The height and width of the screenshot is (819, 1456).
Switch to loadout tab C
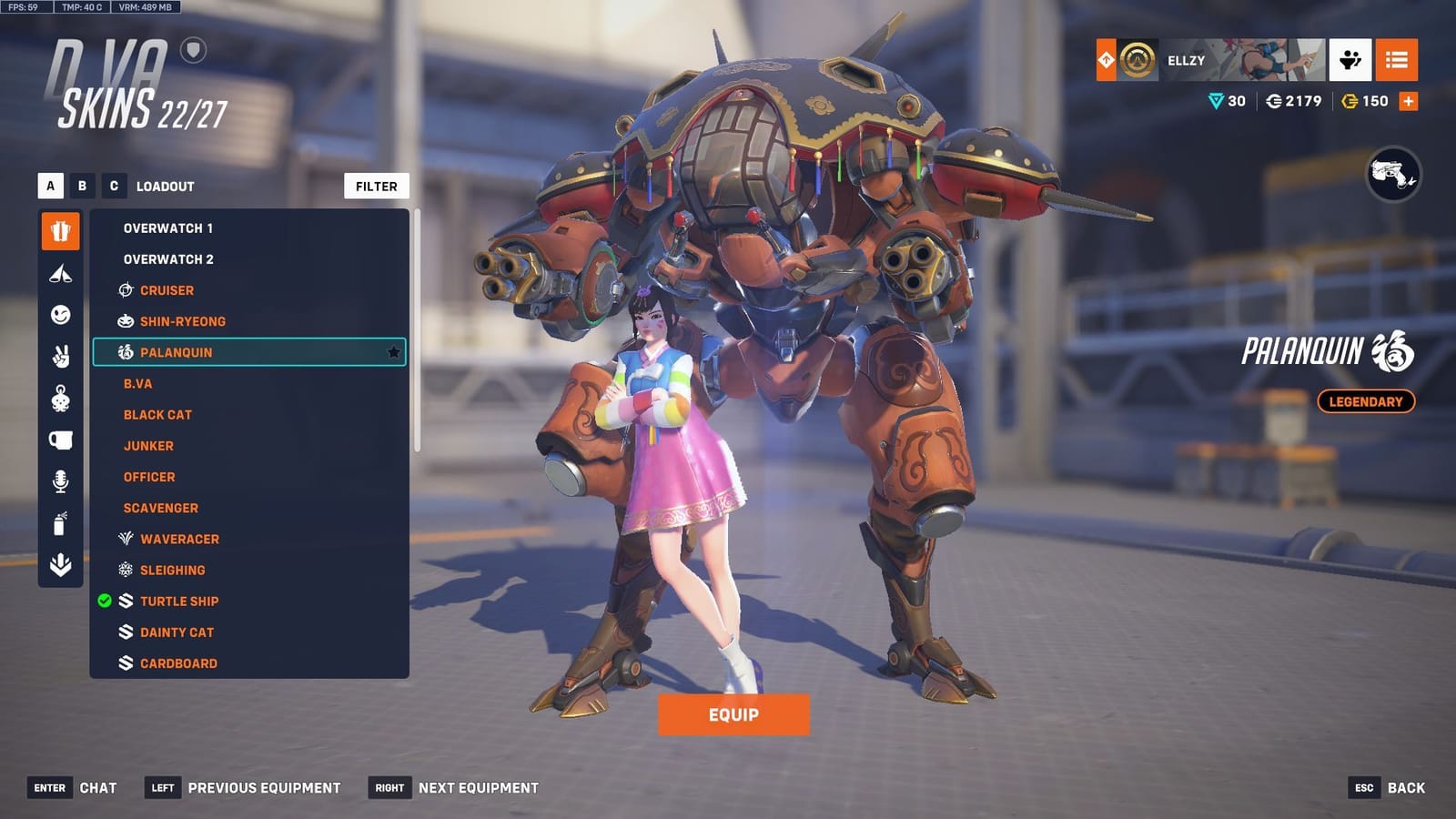pyautogui.click(x=114, y=186)
